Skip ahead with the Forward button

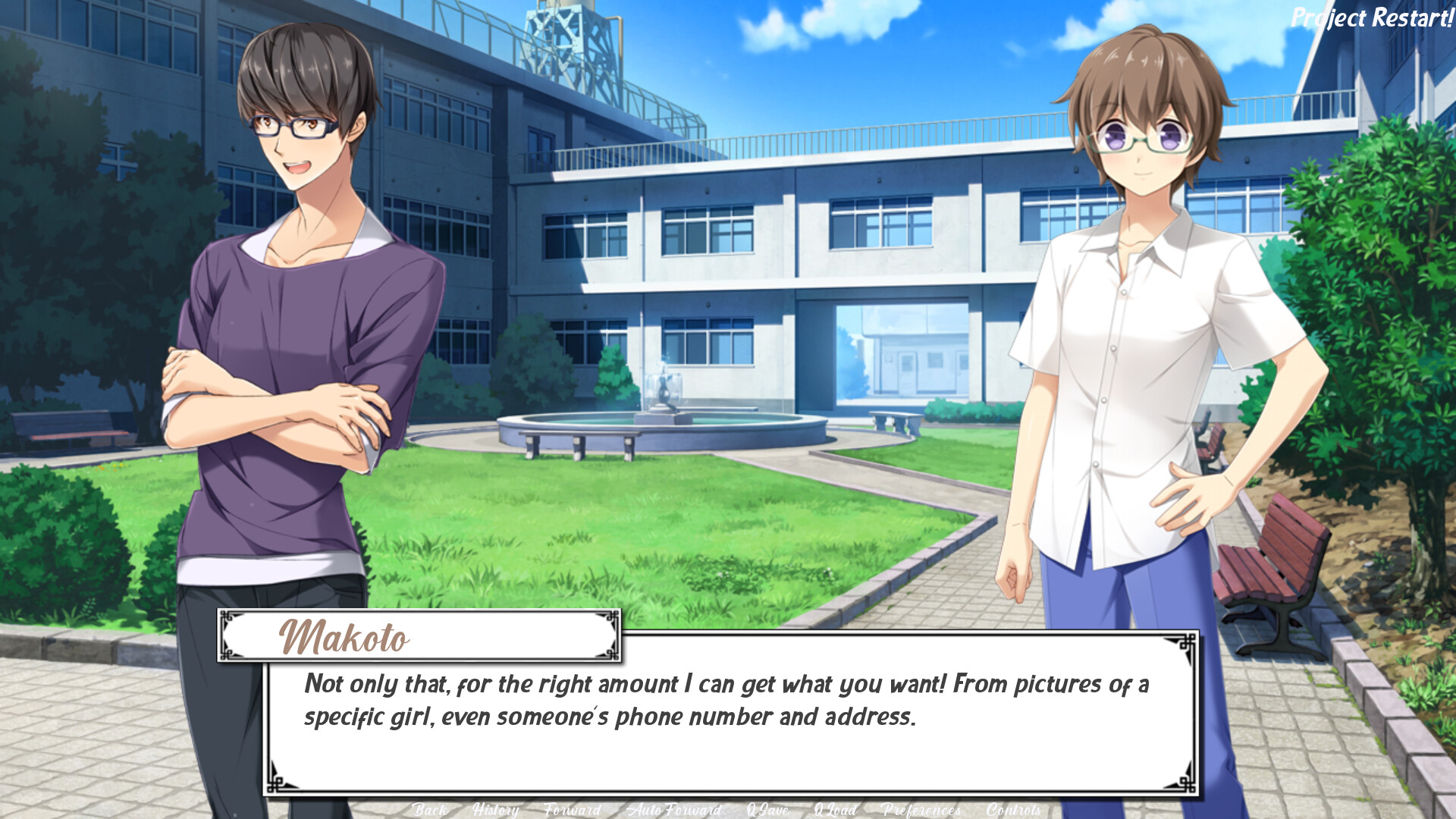(x=573, y=810)
